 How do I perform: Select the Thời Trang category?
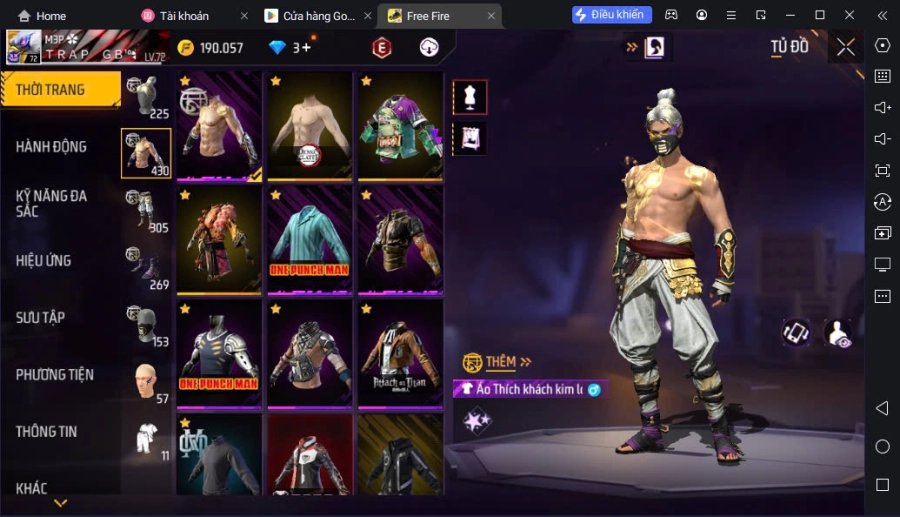pos(60,90)
